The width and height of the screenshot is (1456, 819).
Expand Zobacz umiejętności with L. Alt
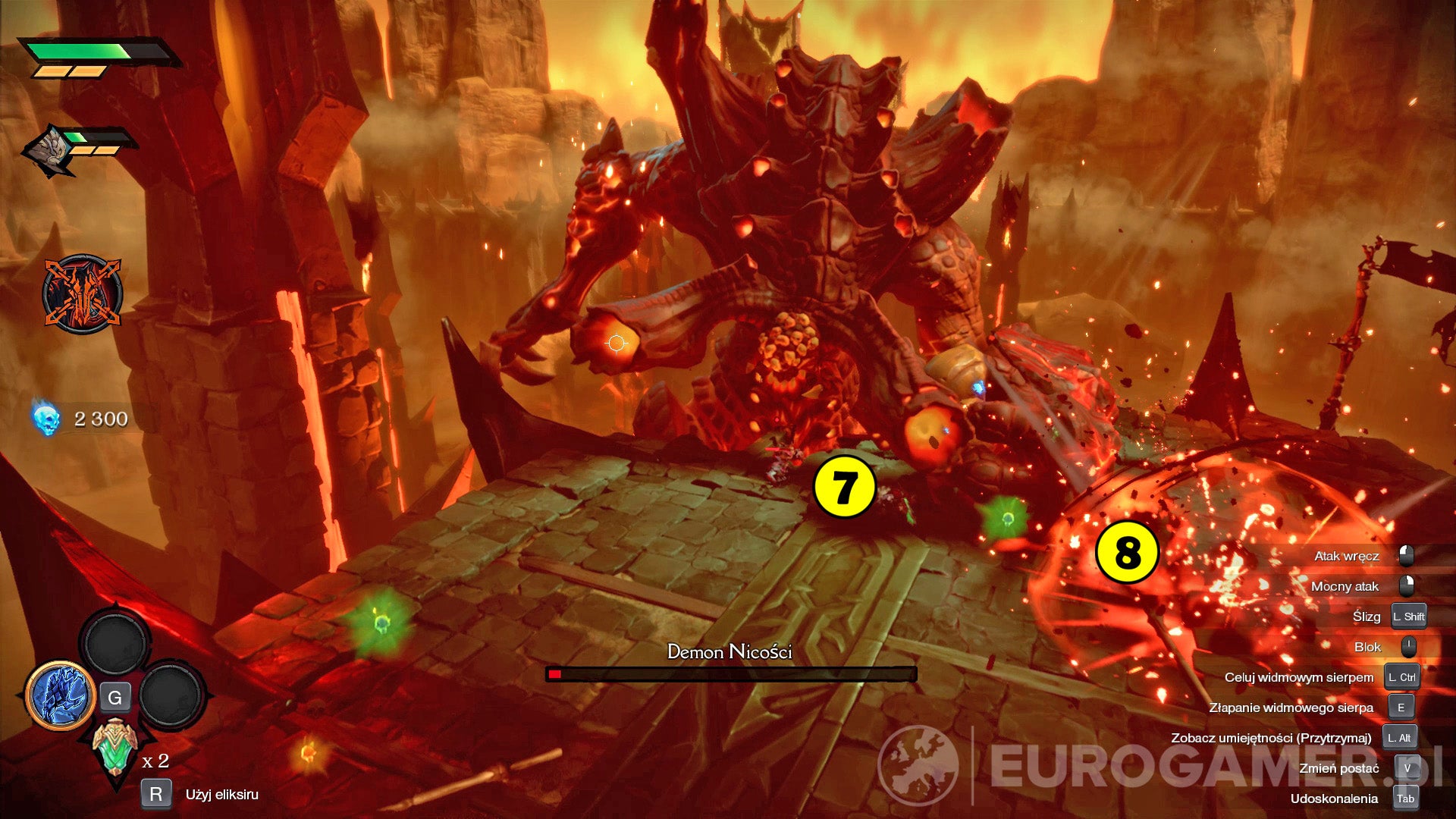click(1399, 737)
